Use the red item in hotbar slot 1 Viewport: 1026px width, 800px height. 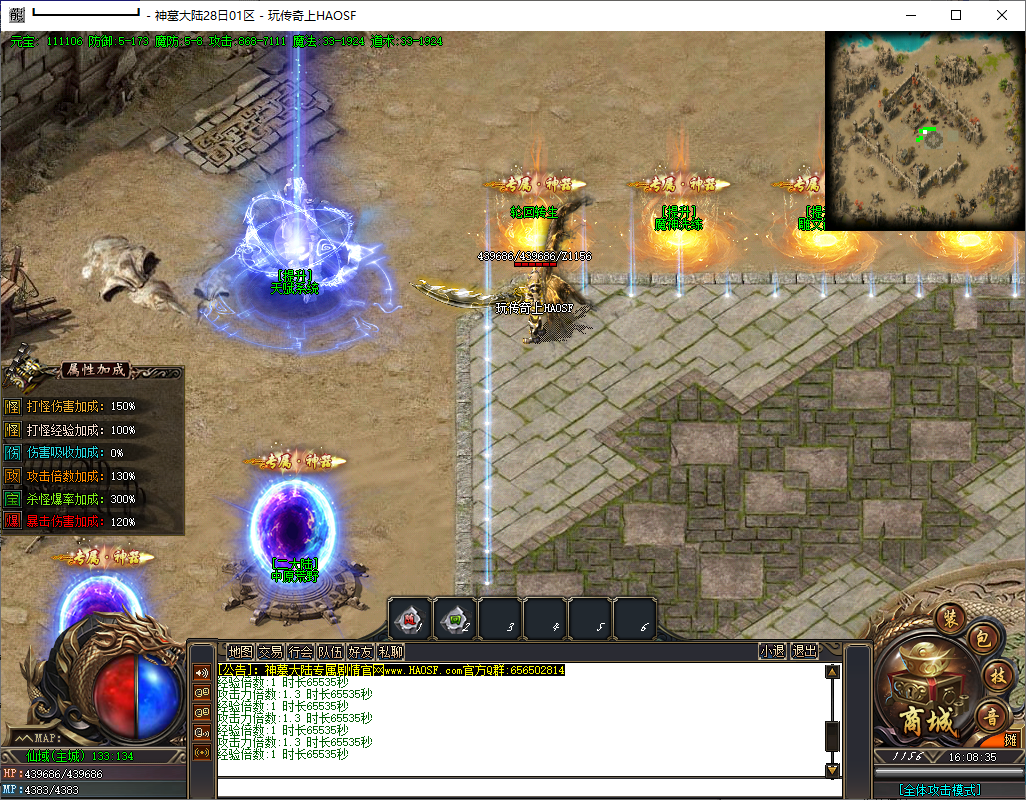pos(410,619)
